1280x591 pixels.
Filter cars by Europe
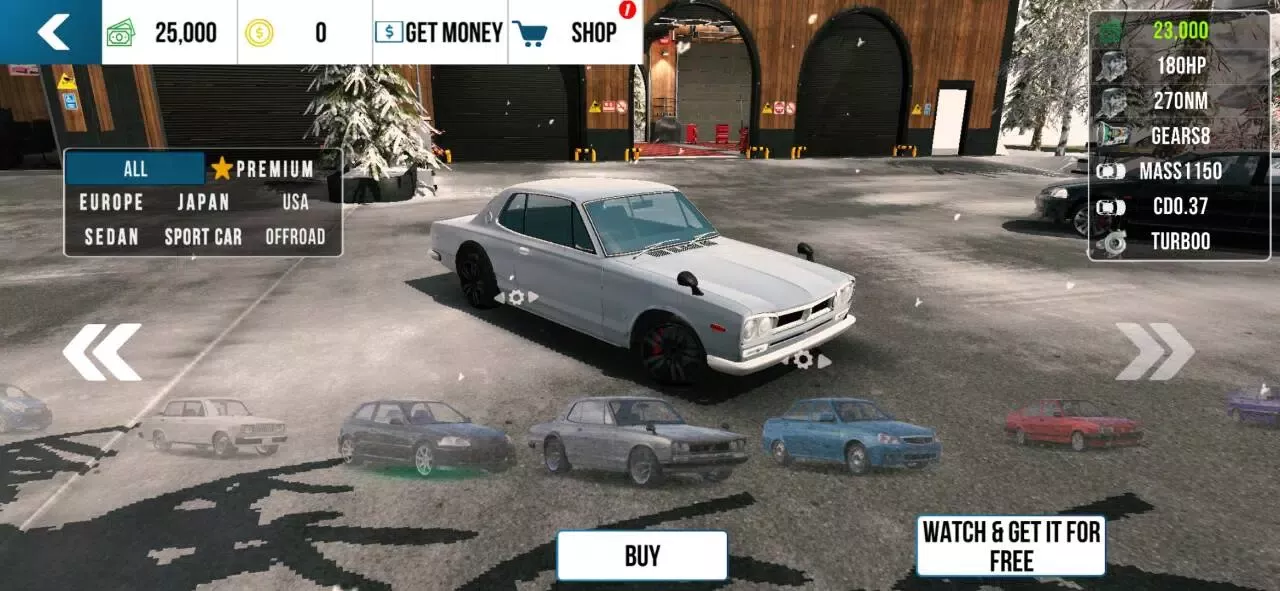click(x=112, y=202)
